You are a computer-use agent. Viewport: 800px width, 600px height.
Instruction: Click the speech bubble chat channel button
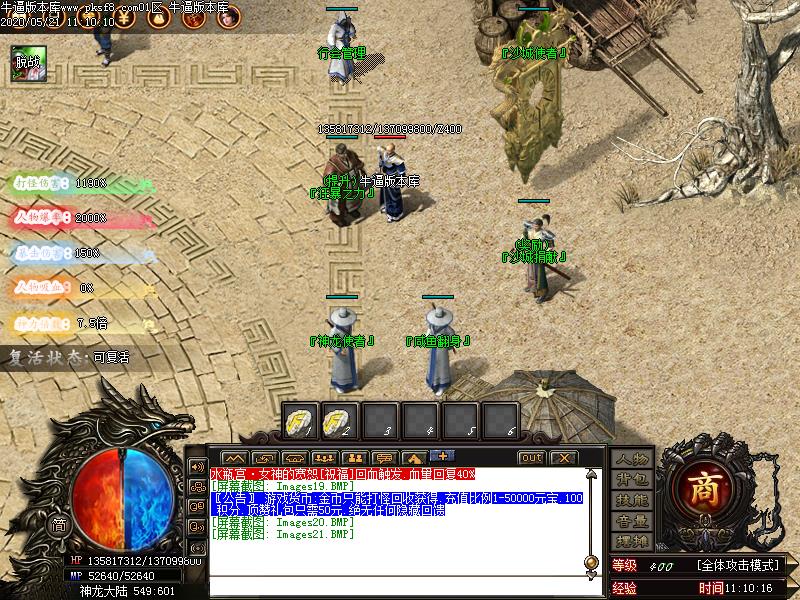384,458
